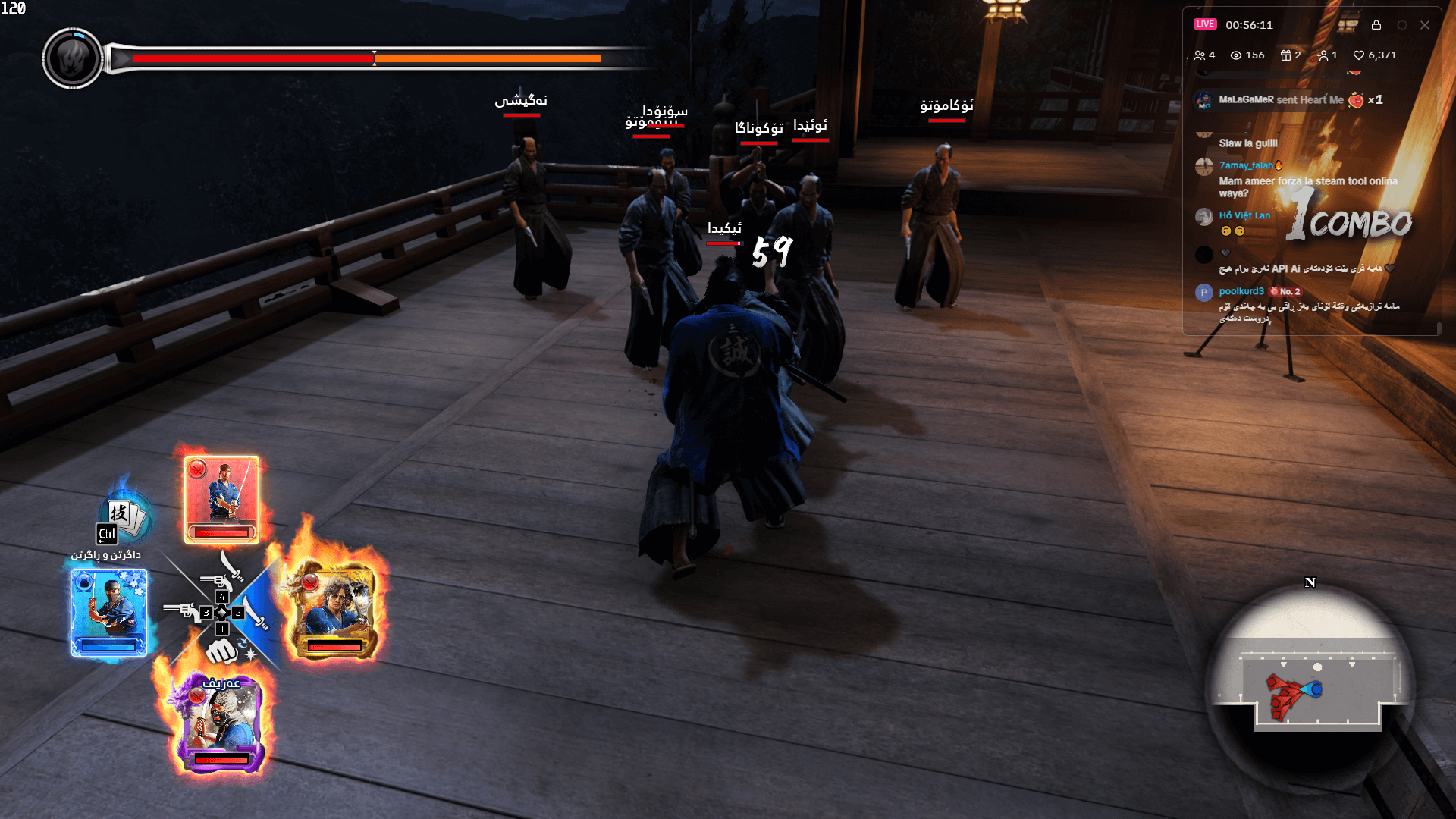Image resolution: width=1456 pixels, height=819 pixels.
Task: Click the username poolkurd3 in chat
Action: [1241, 291]
